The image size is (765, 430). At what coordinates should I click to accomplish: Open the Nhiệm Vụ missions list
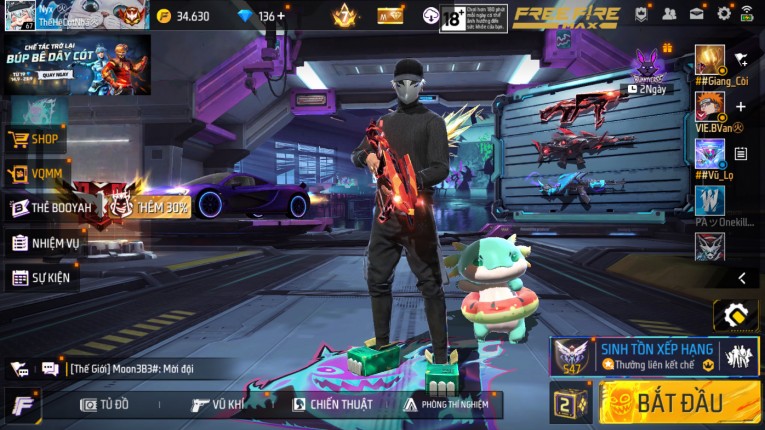pyautogui.click(x=45, y=243)
